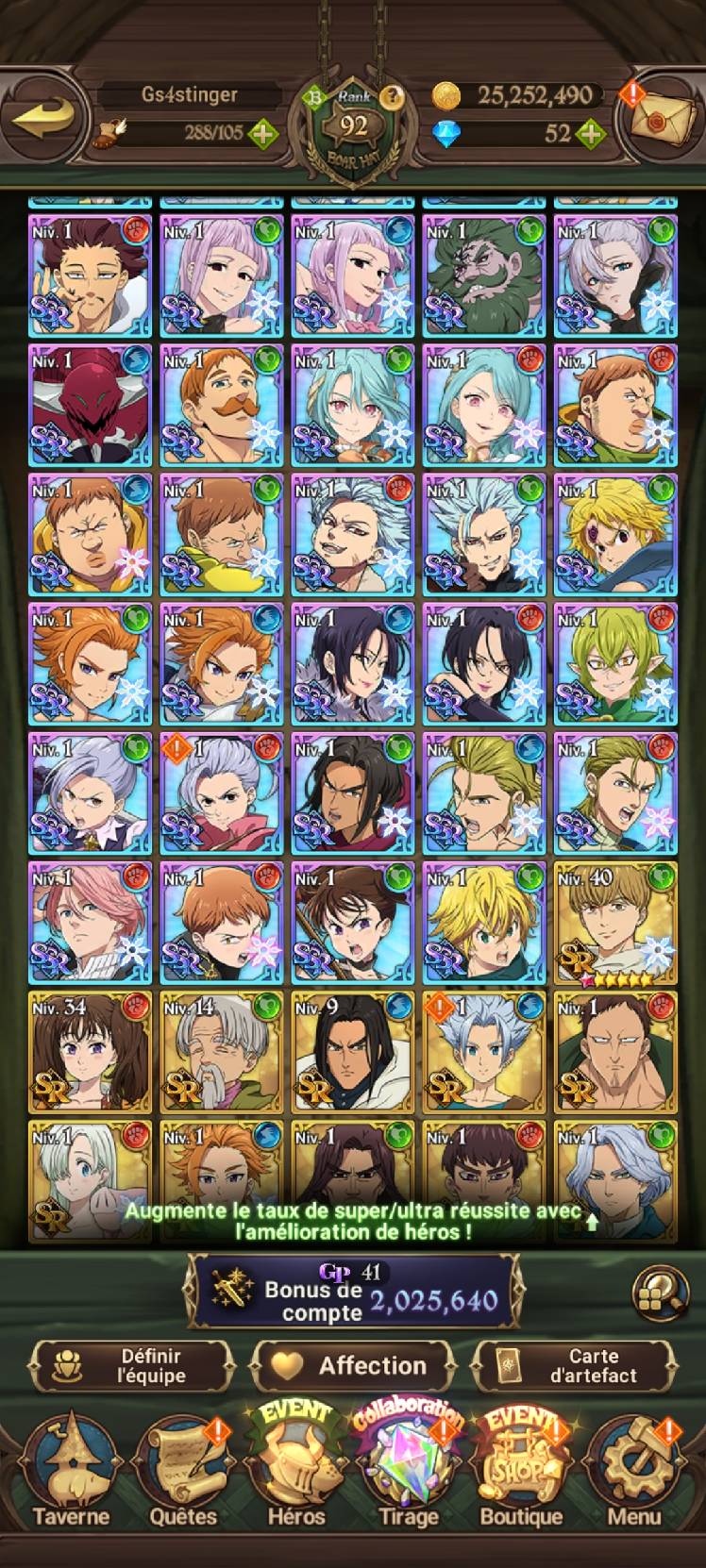706x1568 pixels.
Task: Choose the Niv. 14 old man hero card
Action: tap(222, 1052)
